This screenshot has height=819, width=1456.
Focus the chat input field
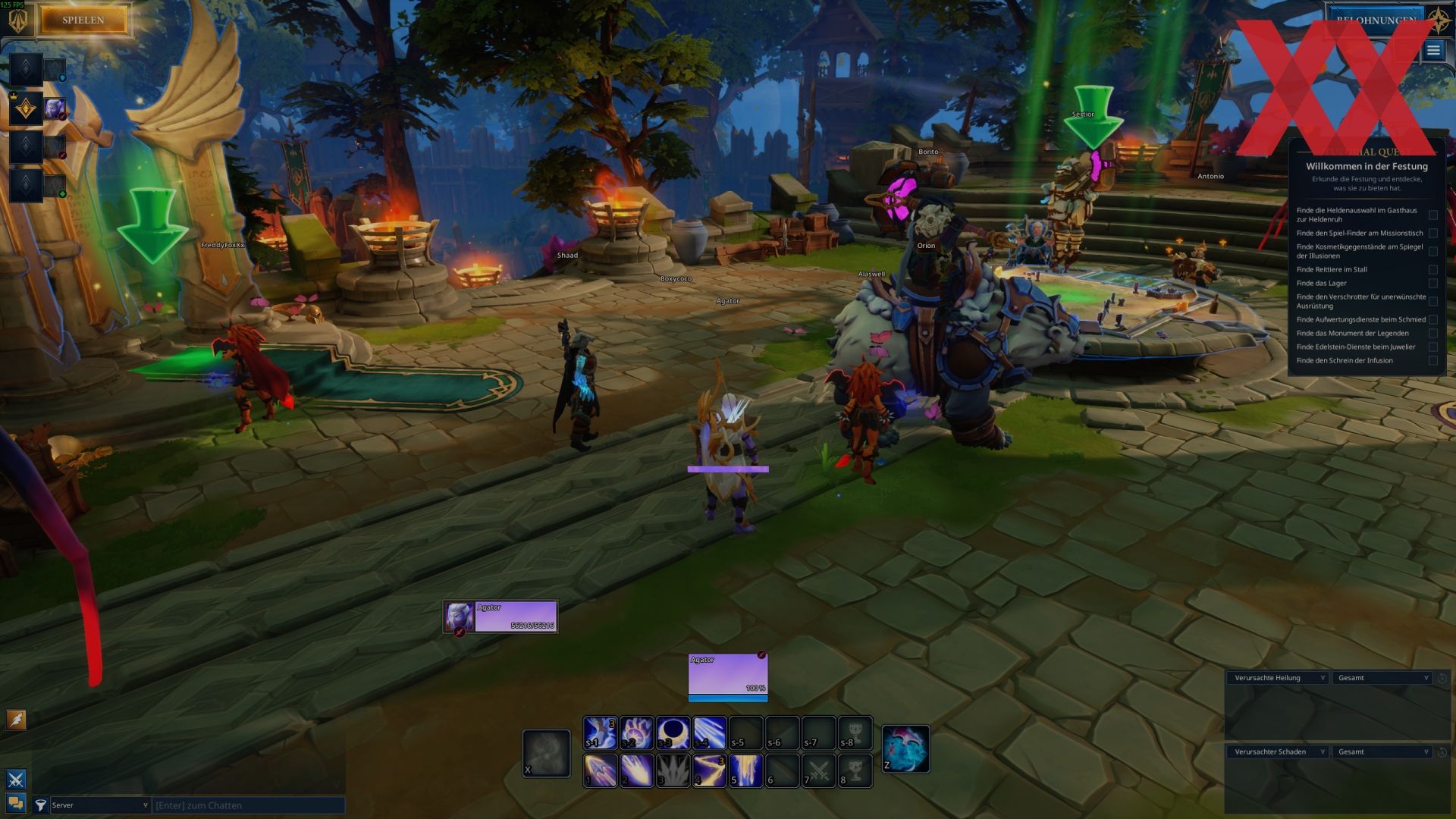pyautogui.click(x=248, y=805)
